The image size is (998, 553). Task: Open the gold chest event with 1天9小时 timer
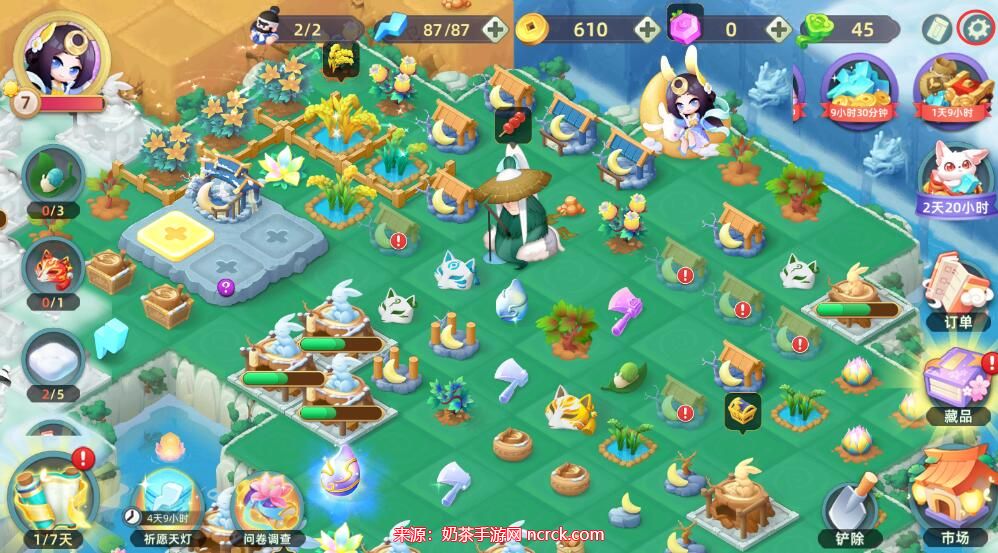pos(951,87)
